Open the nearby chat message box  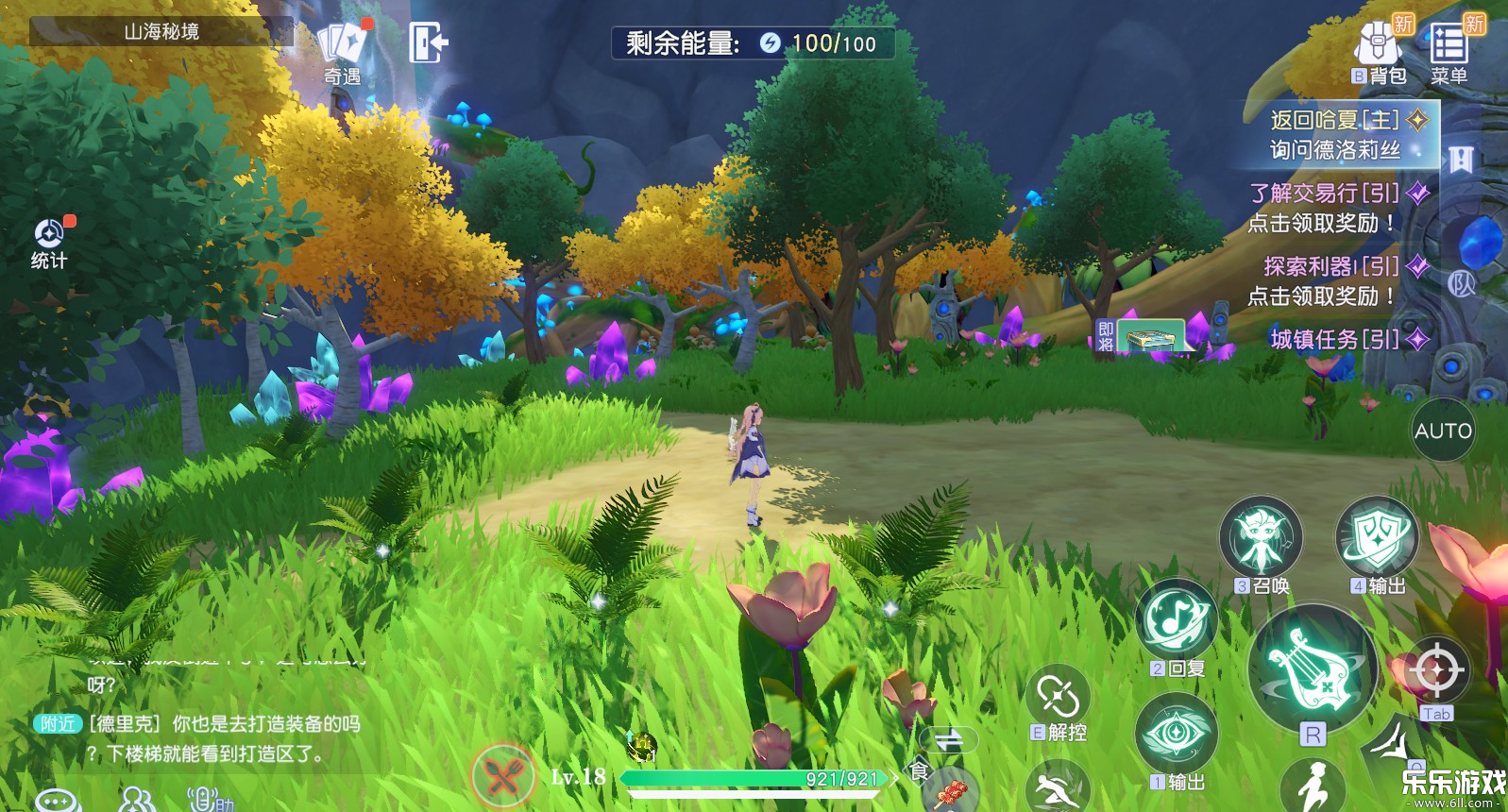[198, 737]
